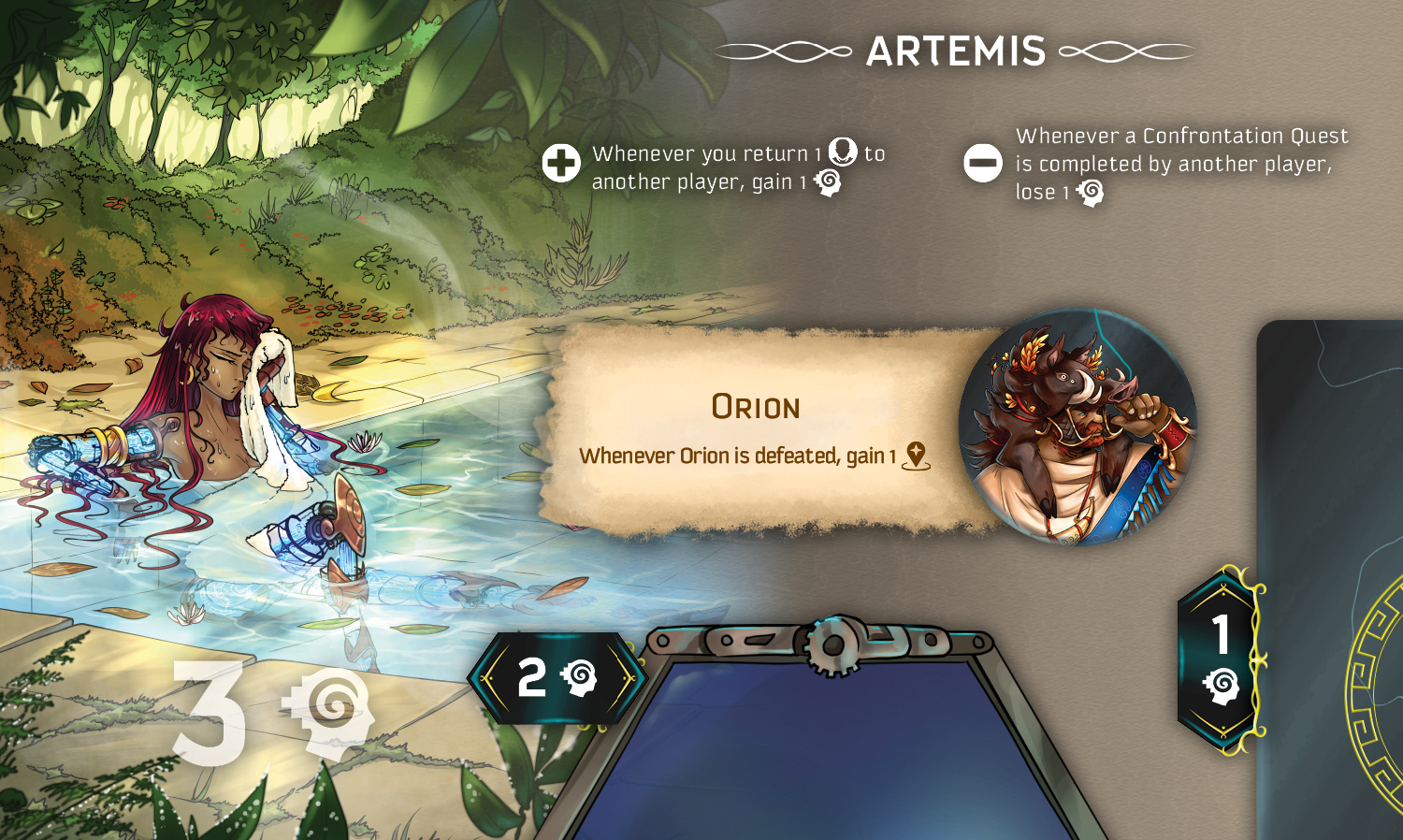Select the minus-sign negative ability icon
The height and width of the screenshot is (840, 1403).
point(983,164)
